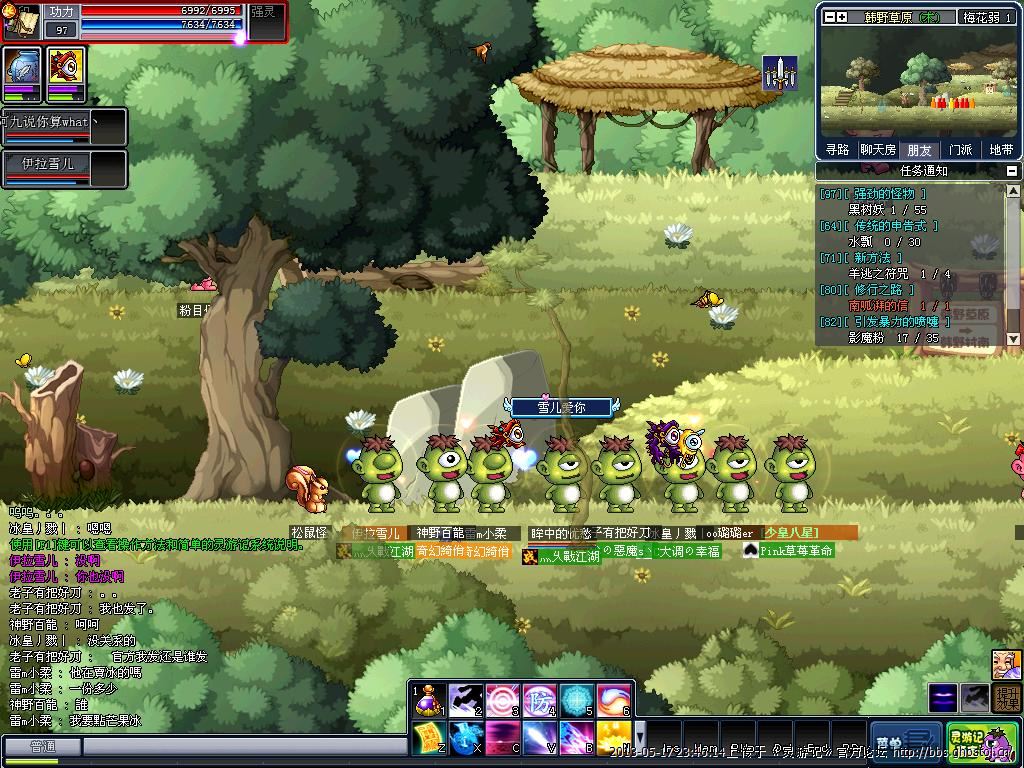
Task: Select the red one-eyed fish pet portrait
Action: tap(66, 72)
